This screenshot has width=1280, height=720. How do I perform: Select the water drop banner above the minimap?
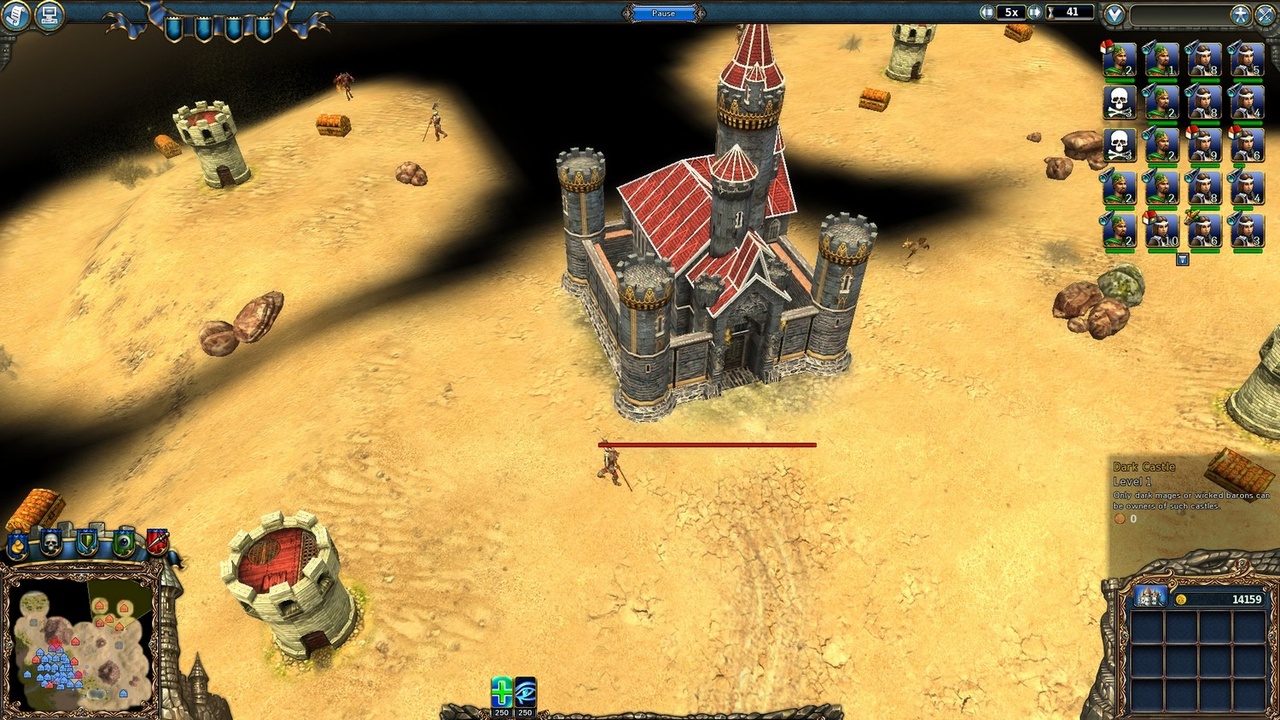[17, 544]
